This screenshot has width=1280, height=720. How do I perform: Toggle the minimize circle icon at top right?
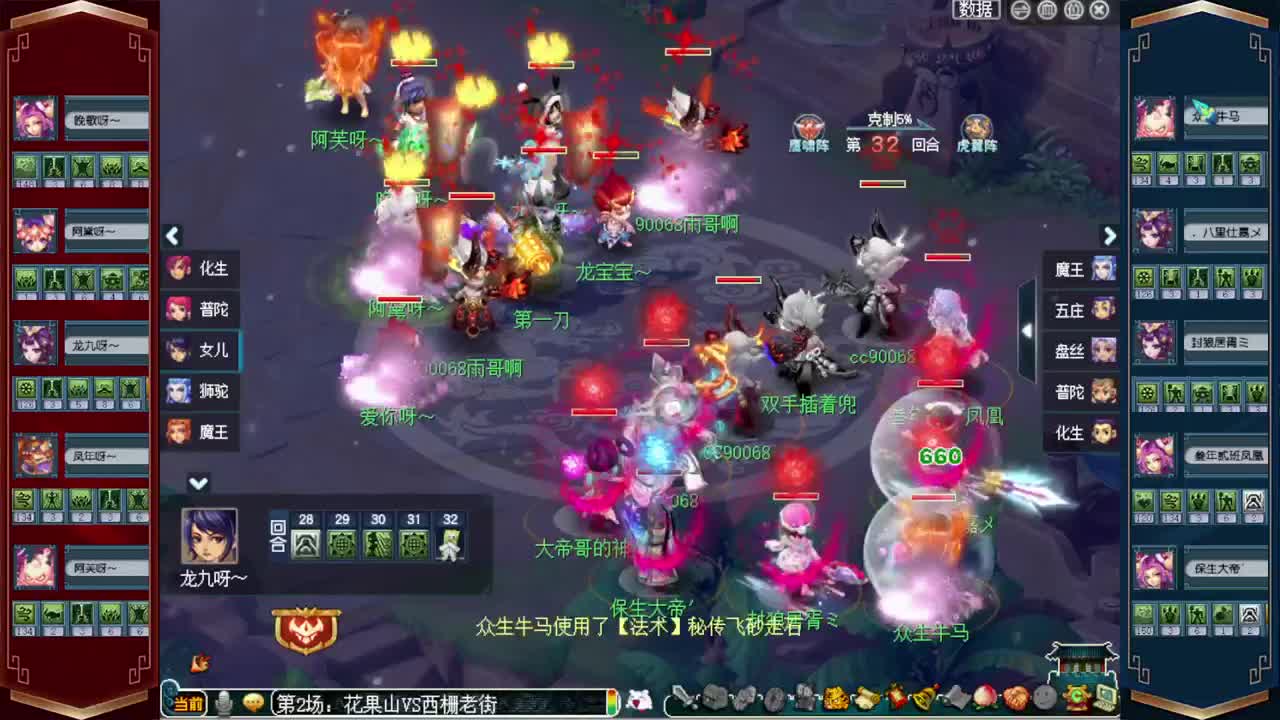tap(1022, 10)
